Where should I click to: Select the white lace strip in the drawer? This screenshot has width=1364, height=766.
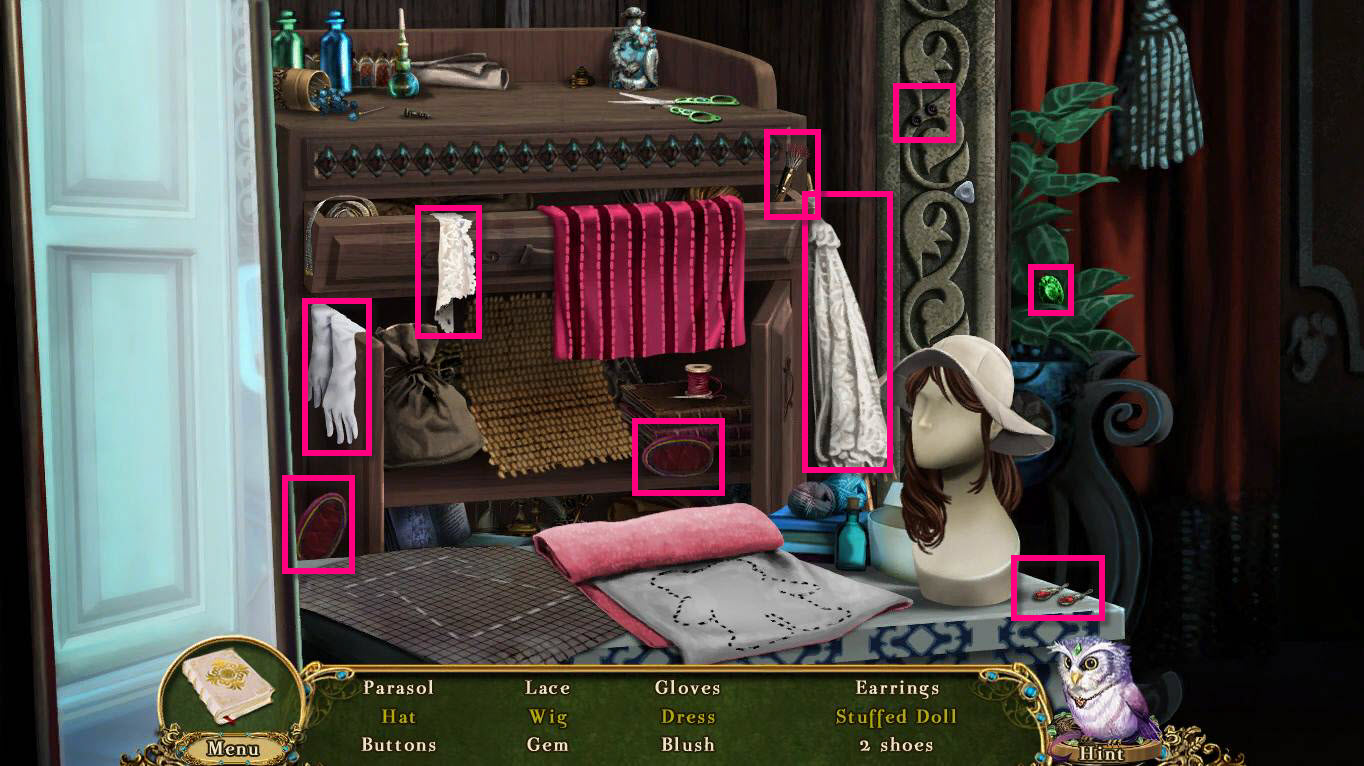(x=448, y=270)
